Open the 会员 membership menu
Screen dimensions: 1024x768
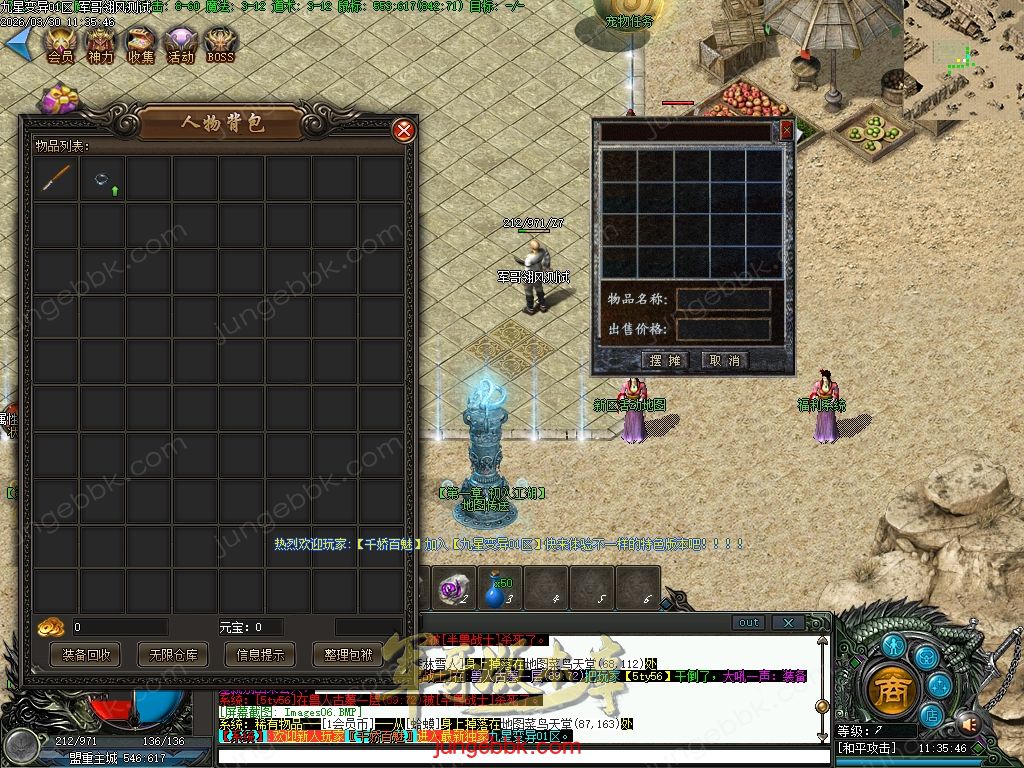(60, 44)
